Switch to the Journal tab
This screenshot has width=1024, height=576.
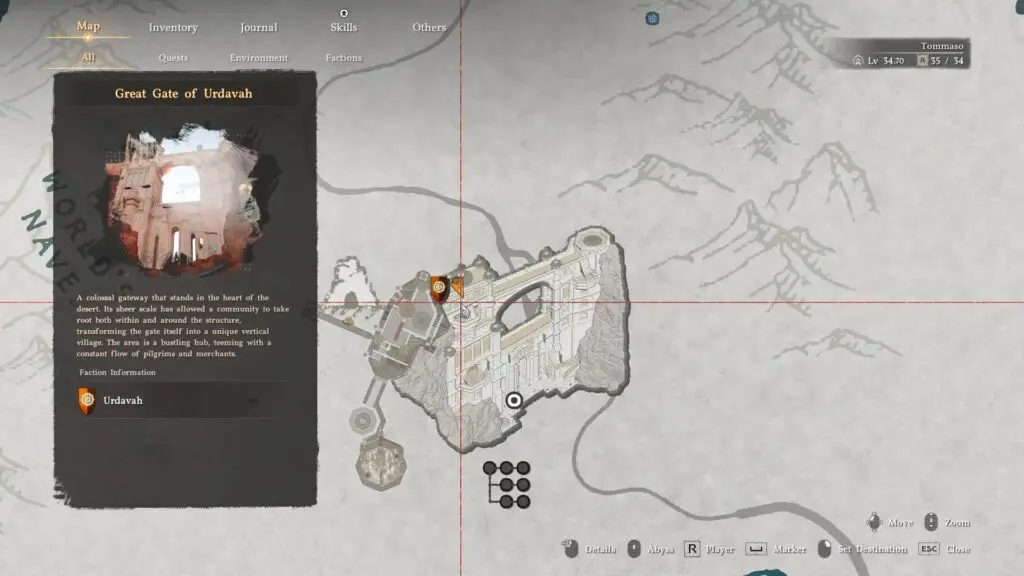pos(259,27)
